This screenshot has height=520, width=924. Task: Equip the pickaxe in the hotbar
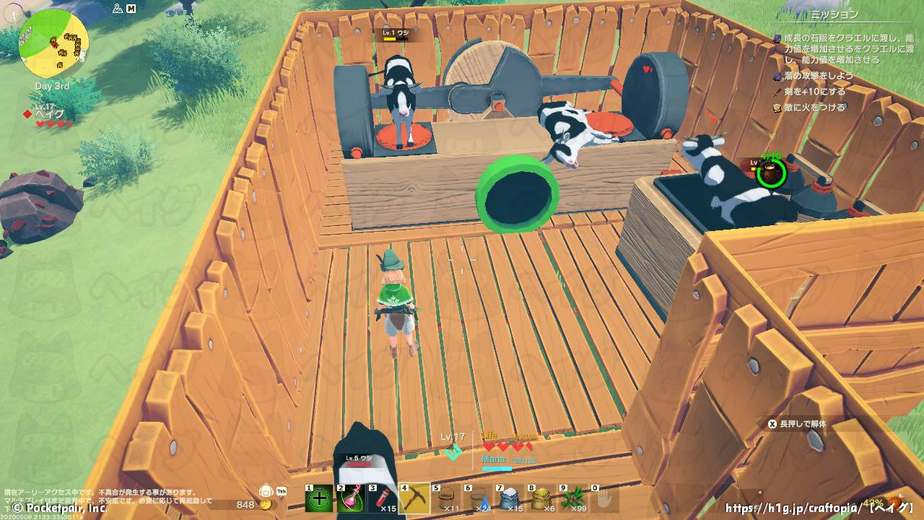pyautogui.click(x=415, y=500)
